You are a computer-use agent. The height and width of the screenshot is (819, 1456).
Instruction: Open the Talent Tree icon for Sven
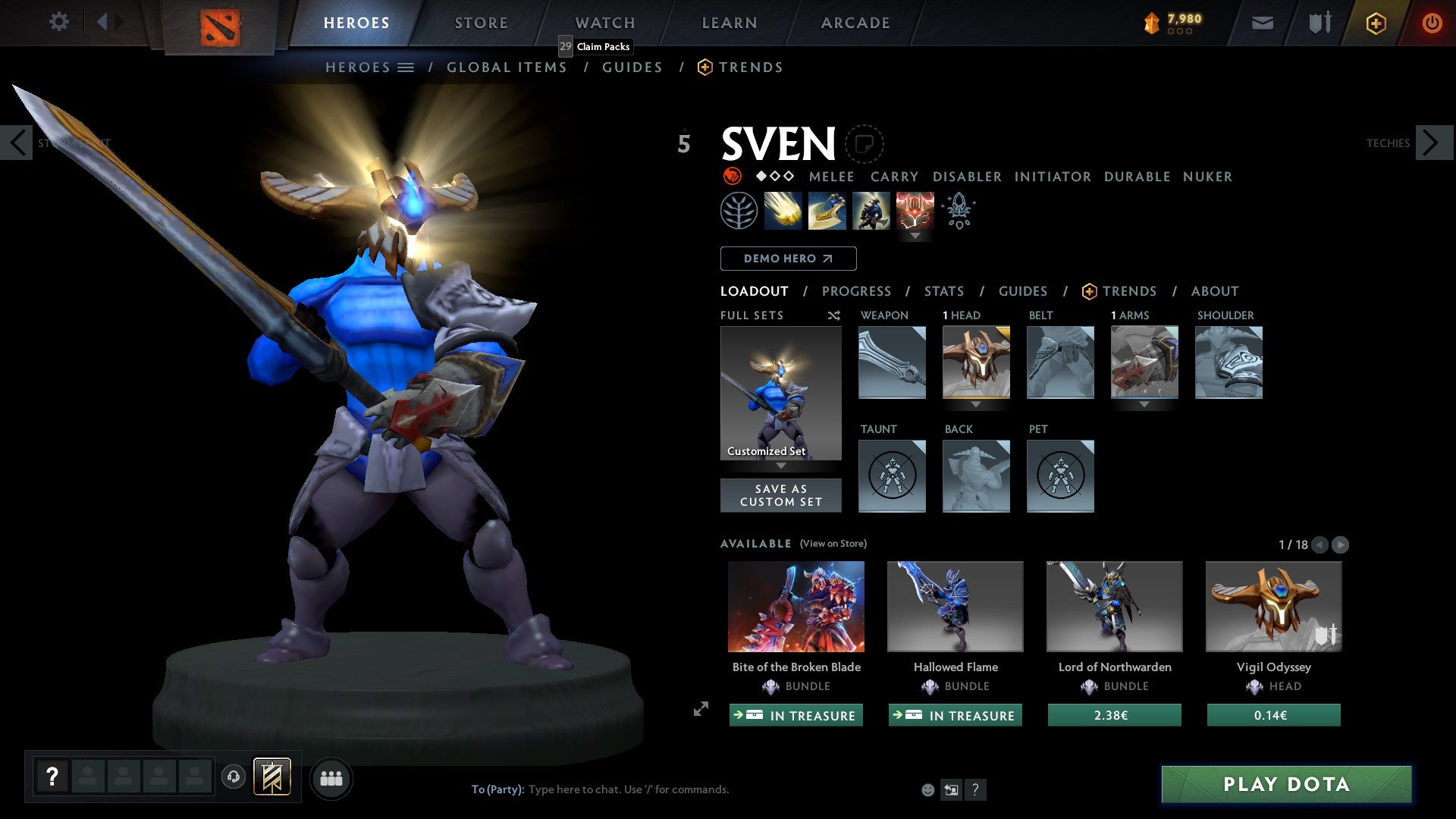click(738, 210)
